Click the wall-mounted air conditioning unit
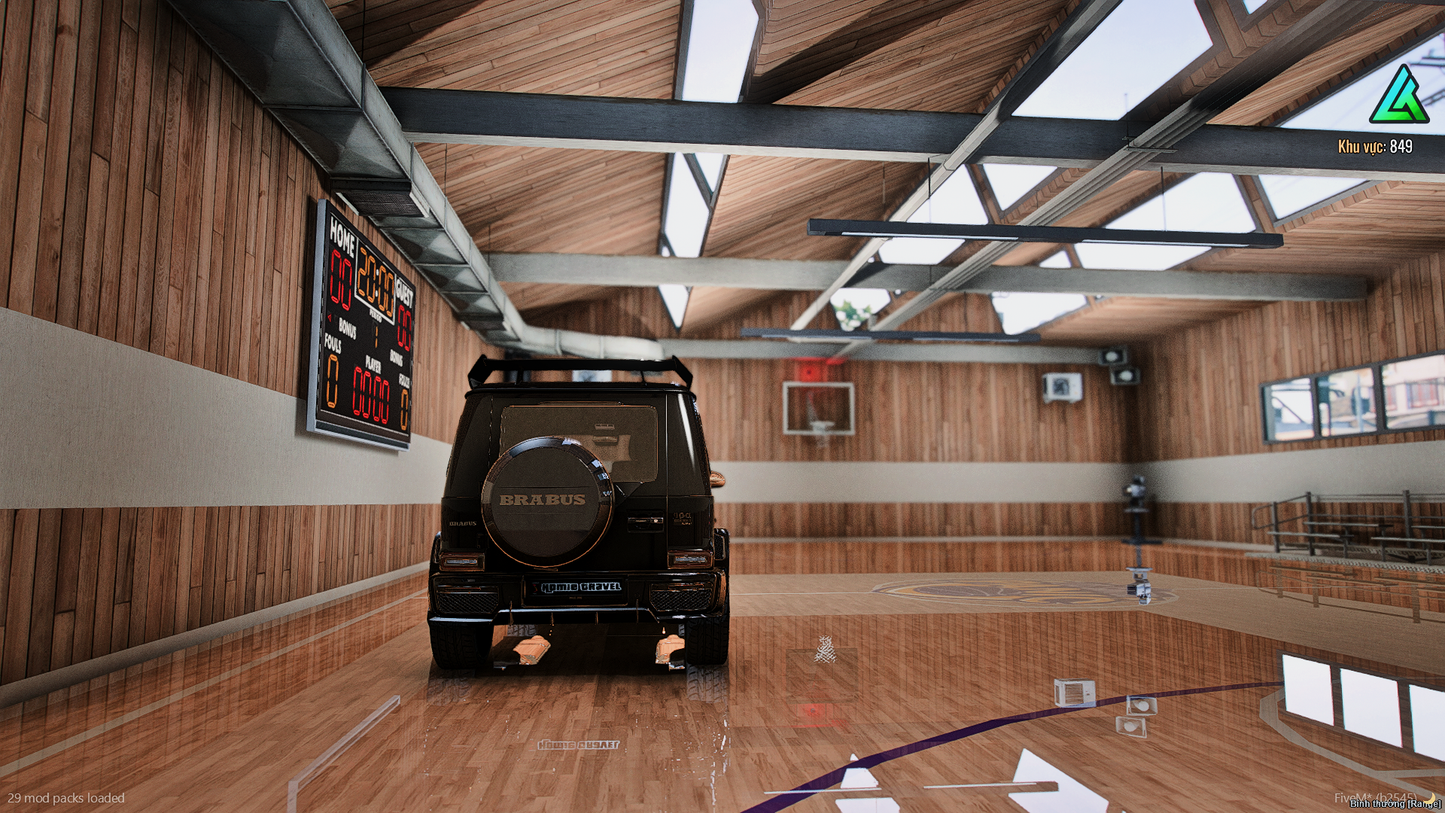This screenshot has width=1445, height=813. [x=1062, y=388]
